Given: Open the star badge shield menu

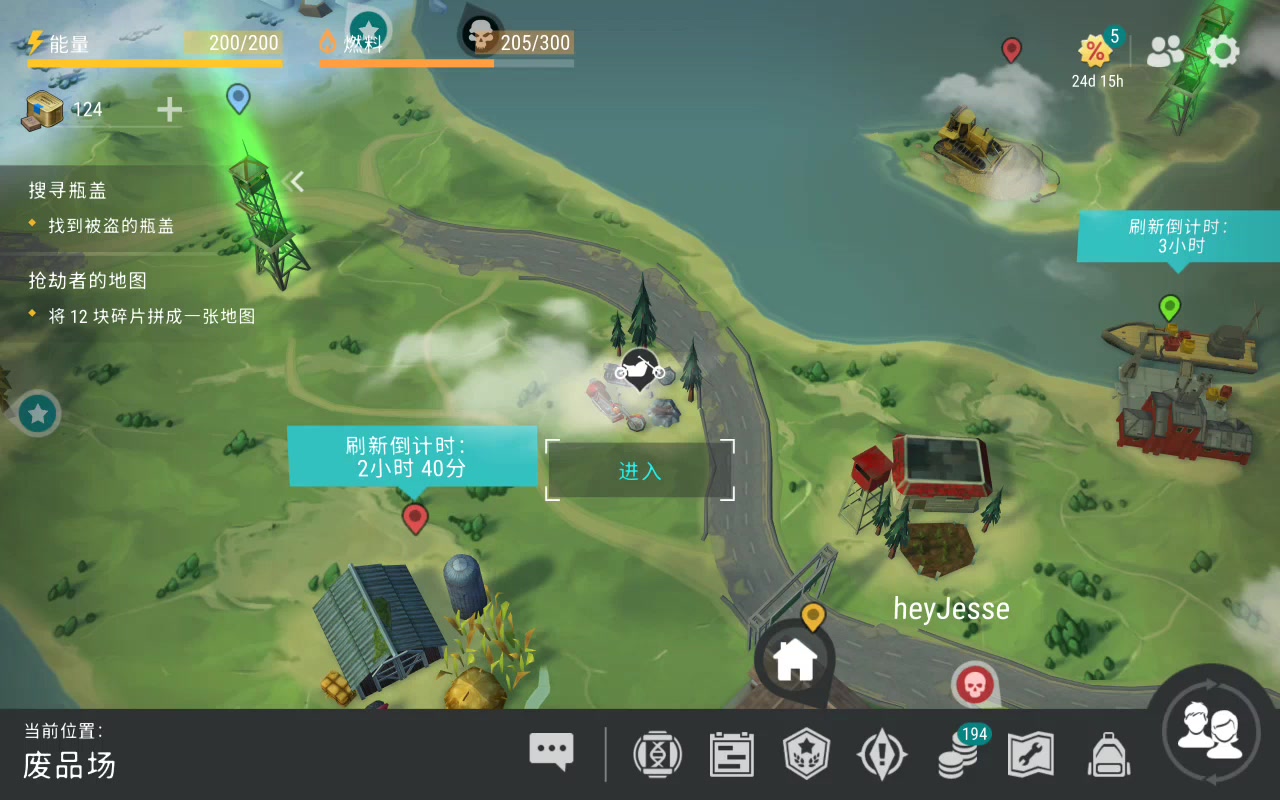Looking at the screenshot, I should tap(806, 754).
